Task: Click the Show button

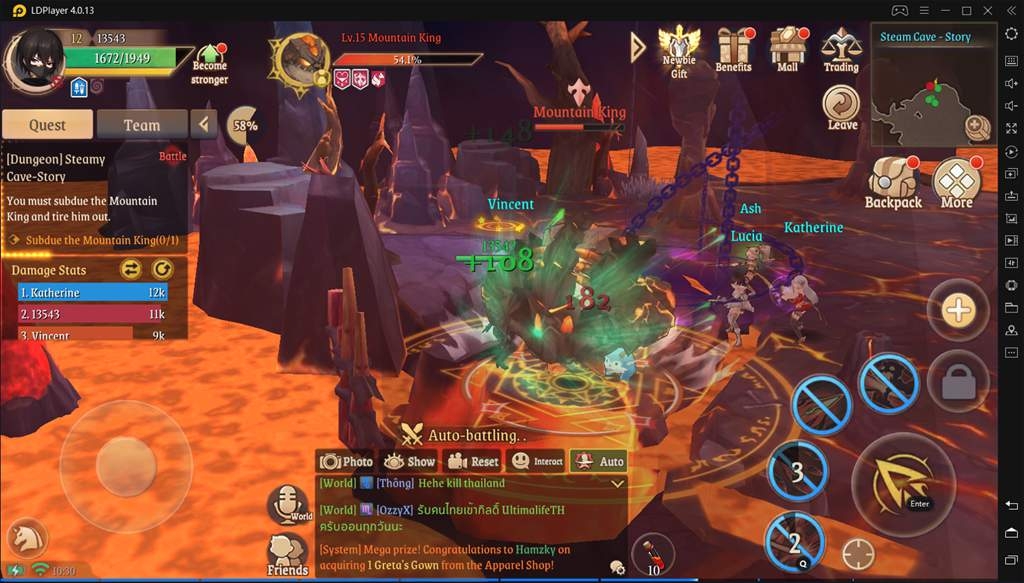Action: coord(409,461)
